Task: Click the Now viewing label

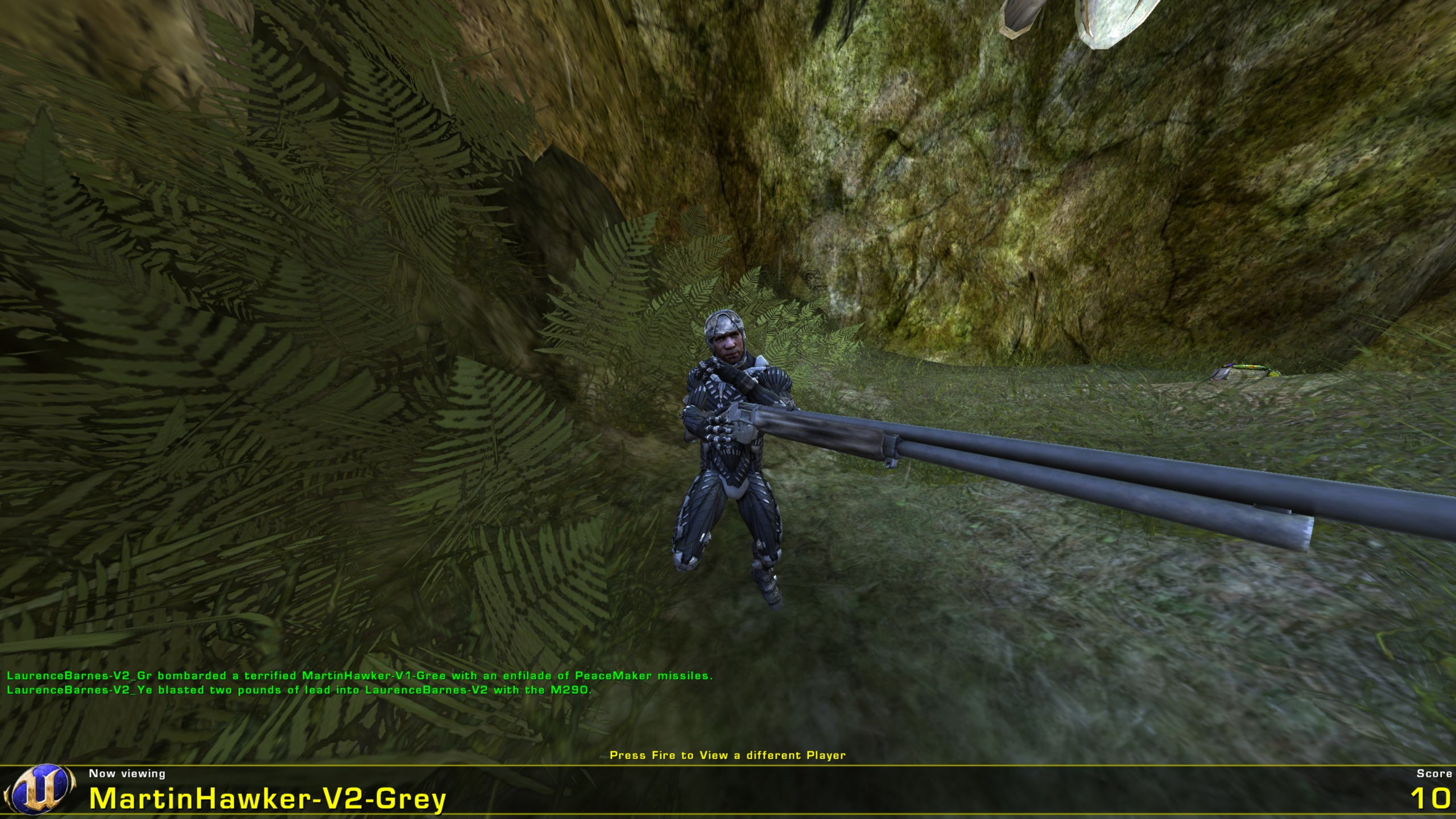Action: click(126, 773)
